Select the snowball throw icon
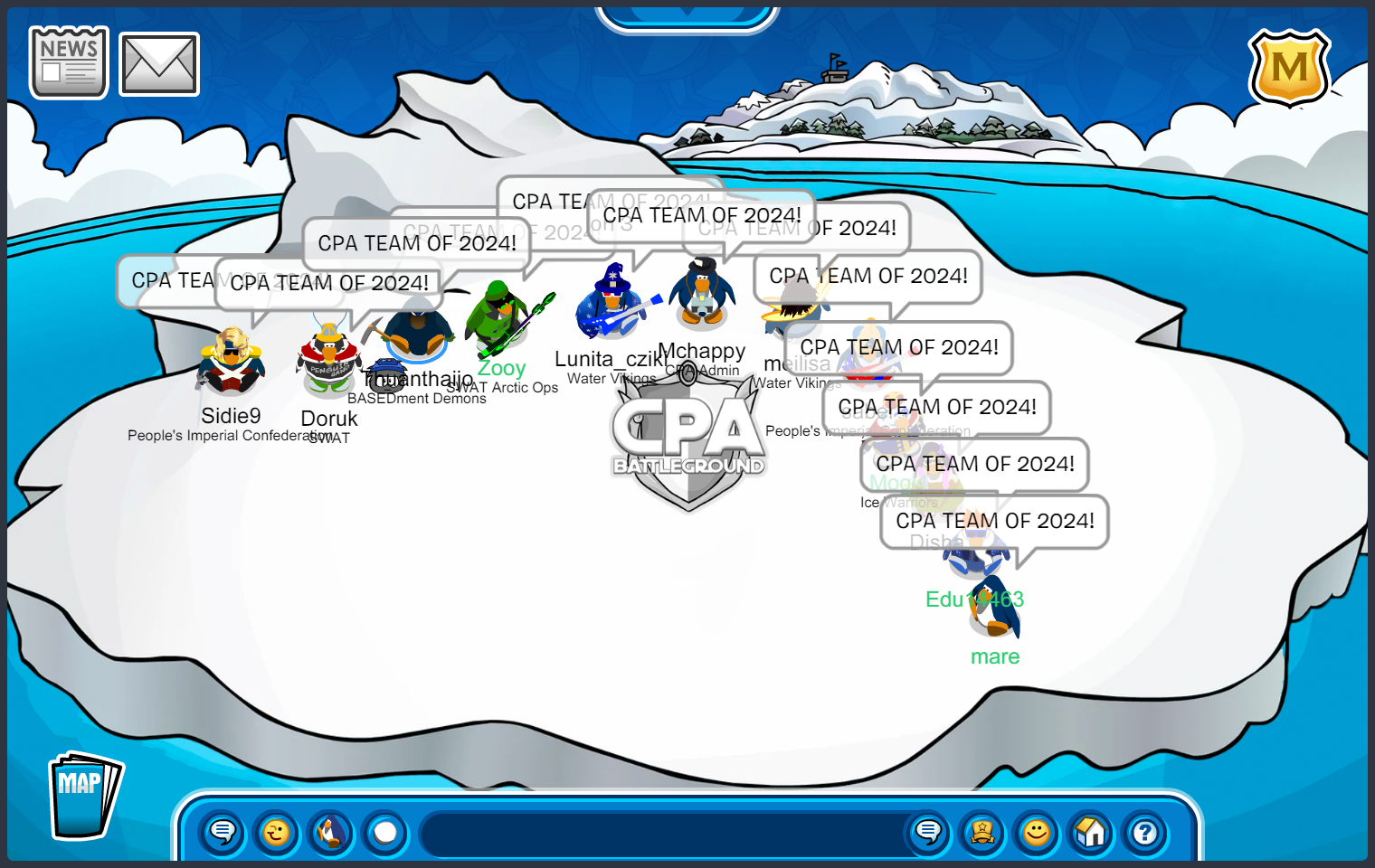This screenshot has height=868, width=1375. pos(385,834)
